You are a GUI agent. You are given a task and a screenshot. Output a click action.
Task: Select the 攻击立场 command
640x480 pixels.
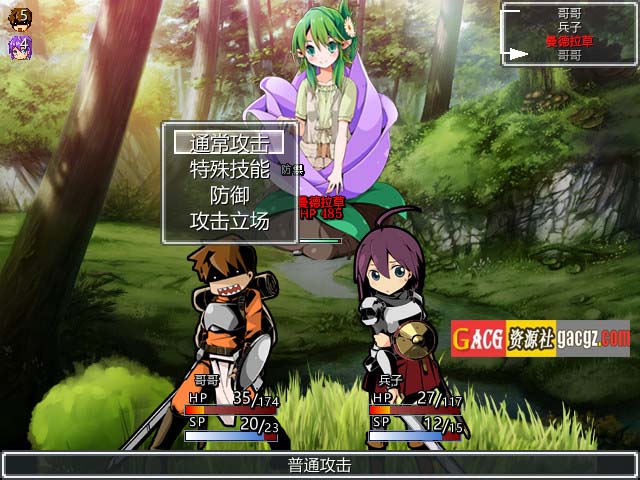(230, 221)
